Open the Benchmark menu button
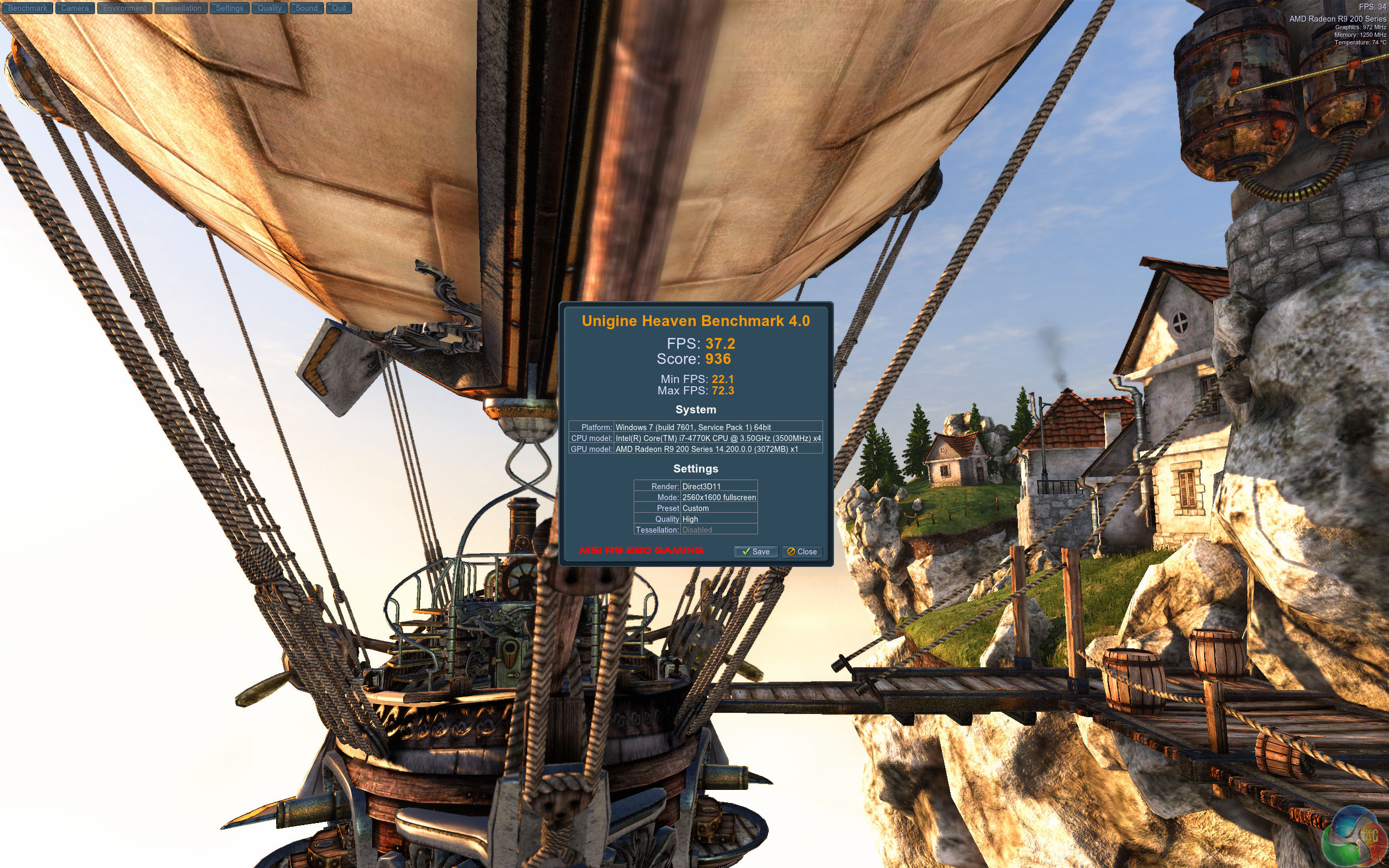 28,8
